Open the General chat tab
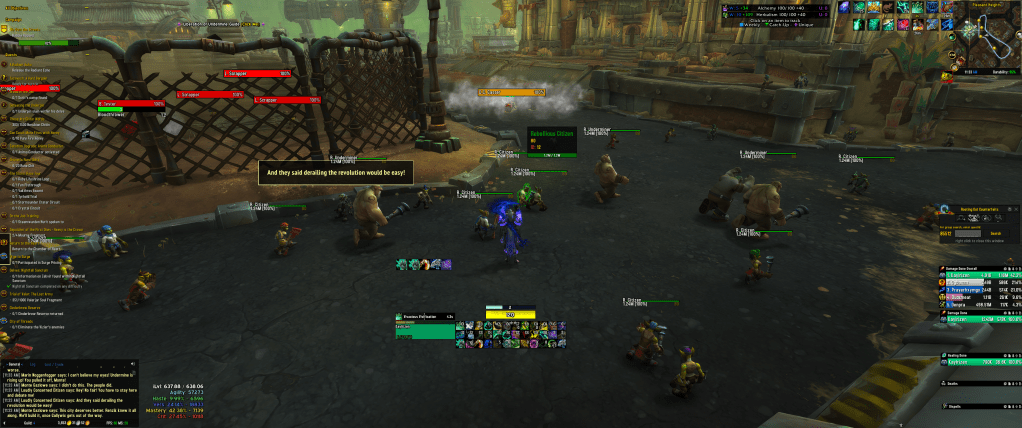 (x=13, y=363)
